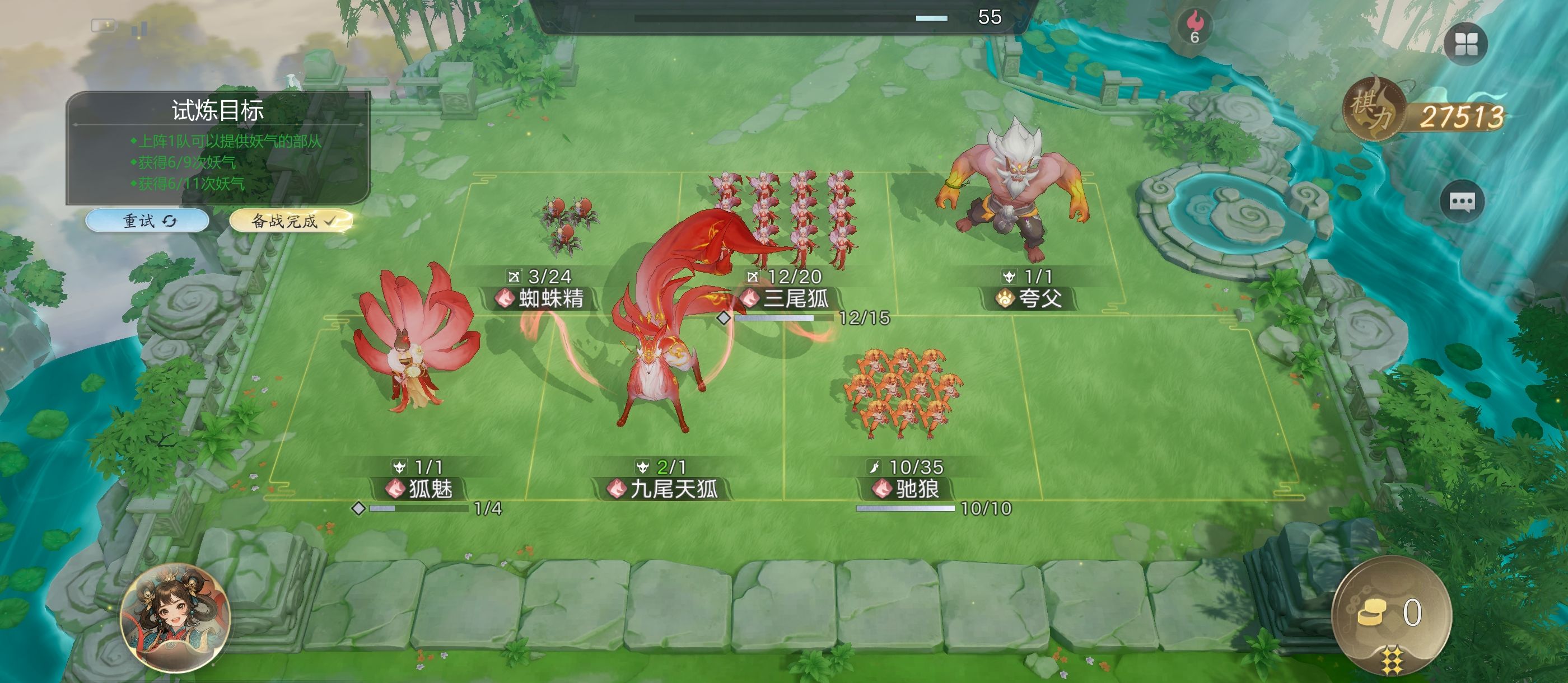Select the 蜘蛛精 unit on the board

(x=568, y=226)
